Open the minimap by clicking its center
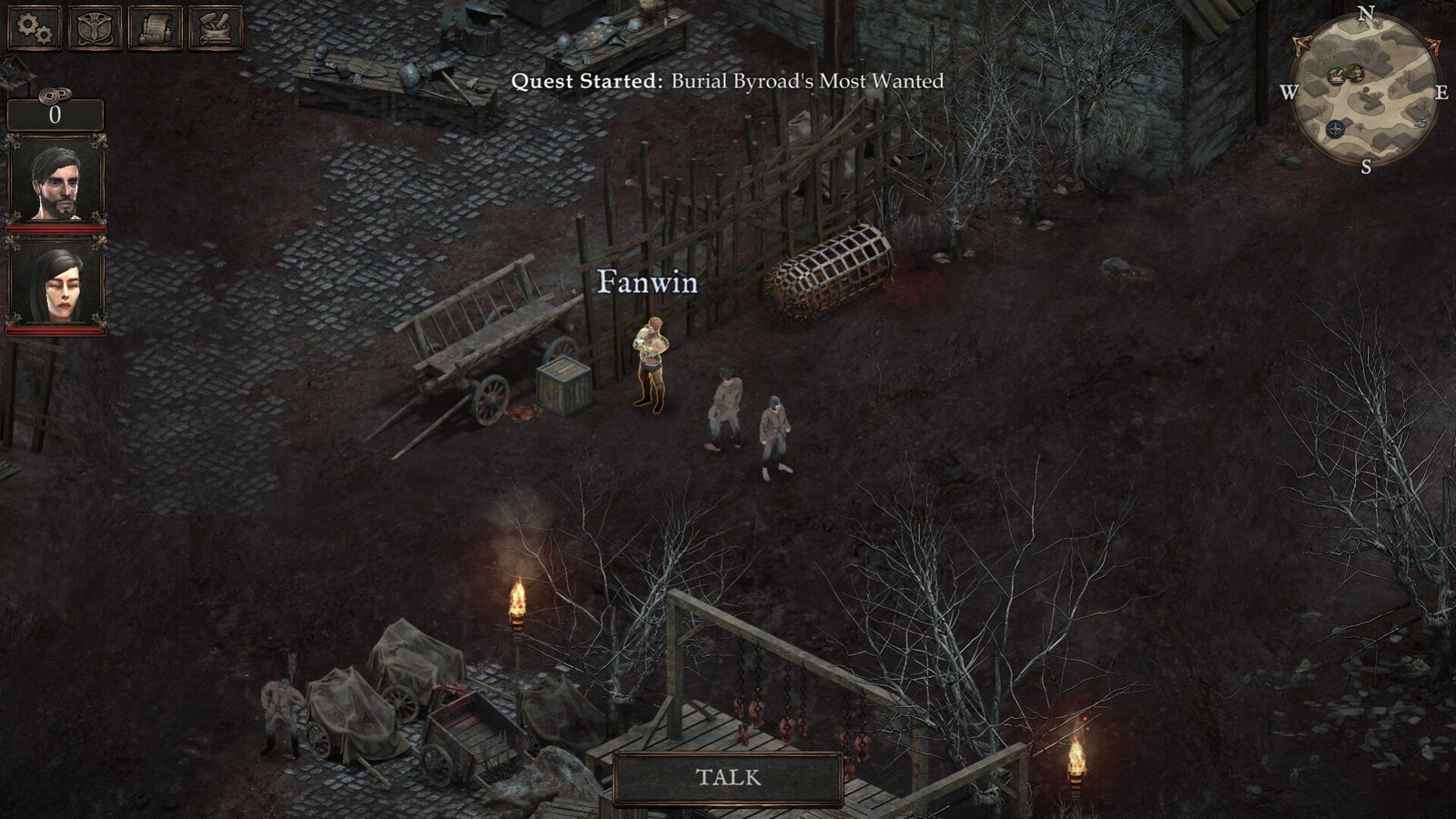Screen dimensions: 1456x819 click(1366, 92)
